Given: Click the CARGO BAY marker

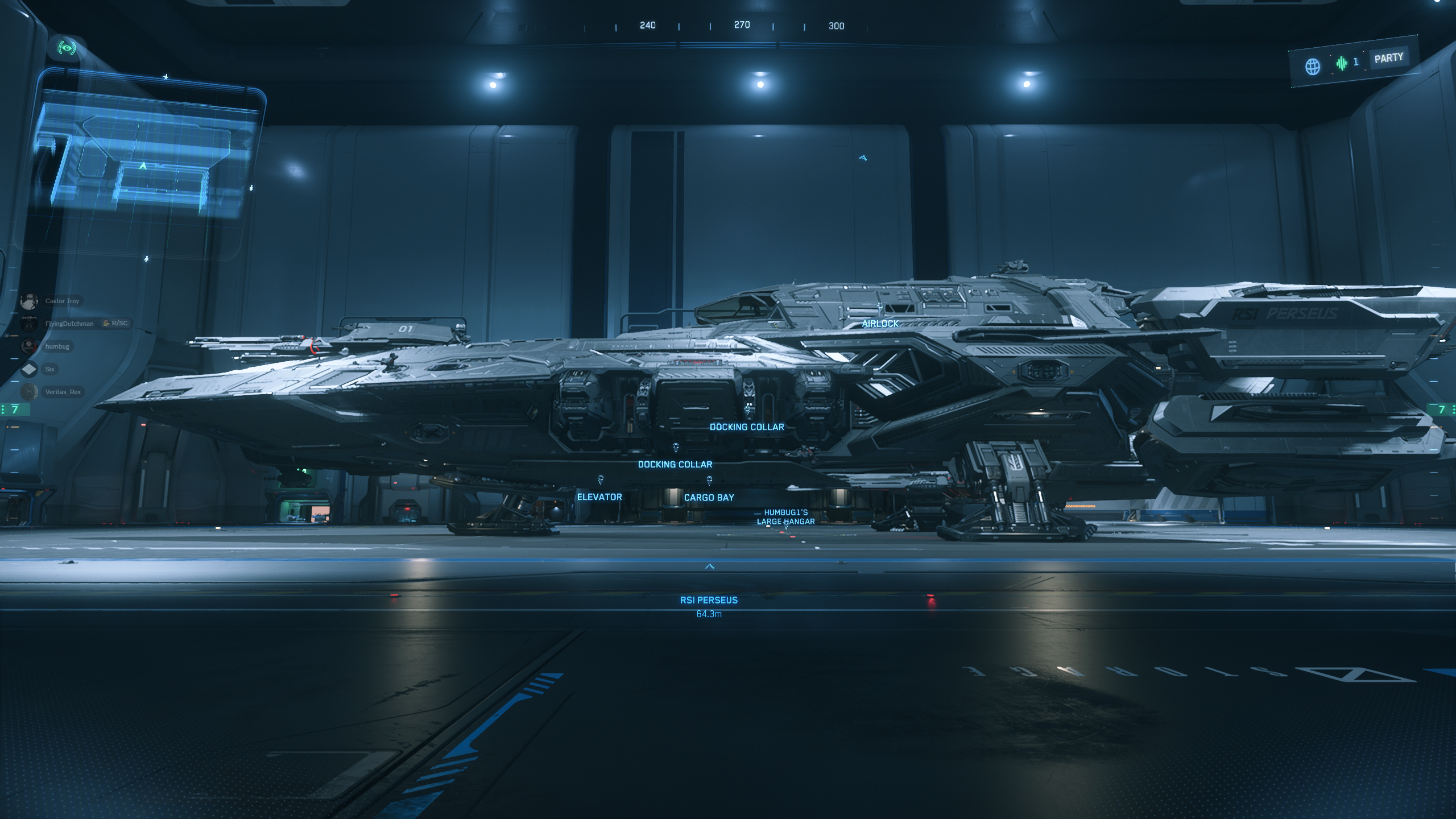Looking at the screenshot, I should [x=709, y=497].
